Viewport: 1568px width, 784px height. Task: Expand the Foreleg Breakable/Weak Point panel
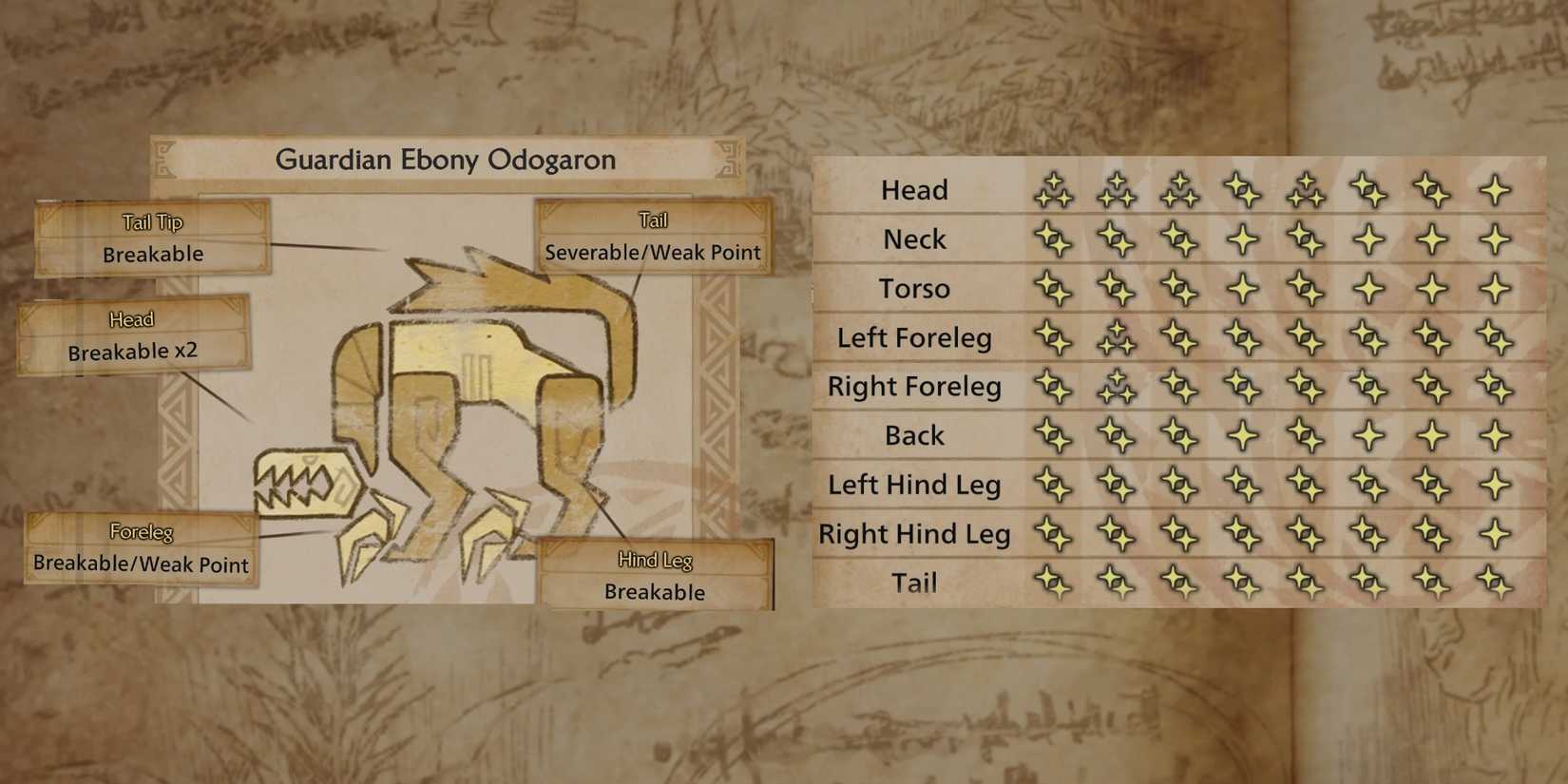pos(141,548)
